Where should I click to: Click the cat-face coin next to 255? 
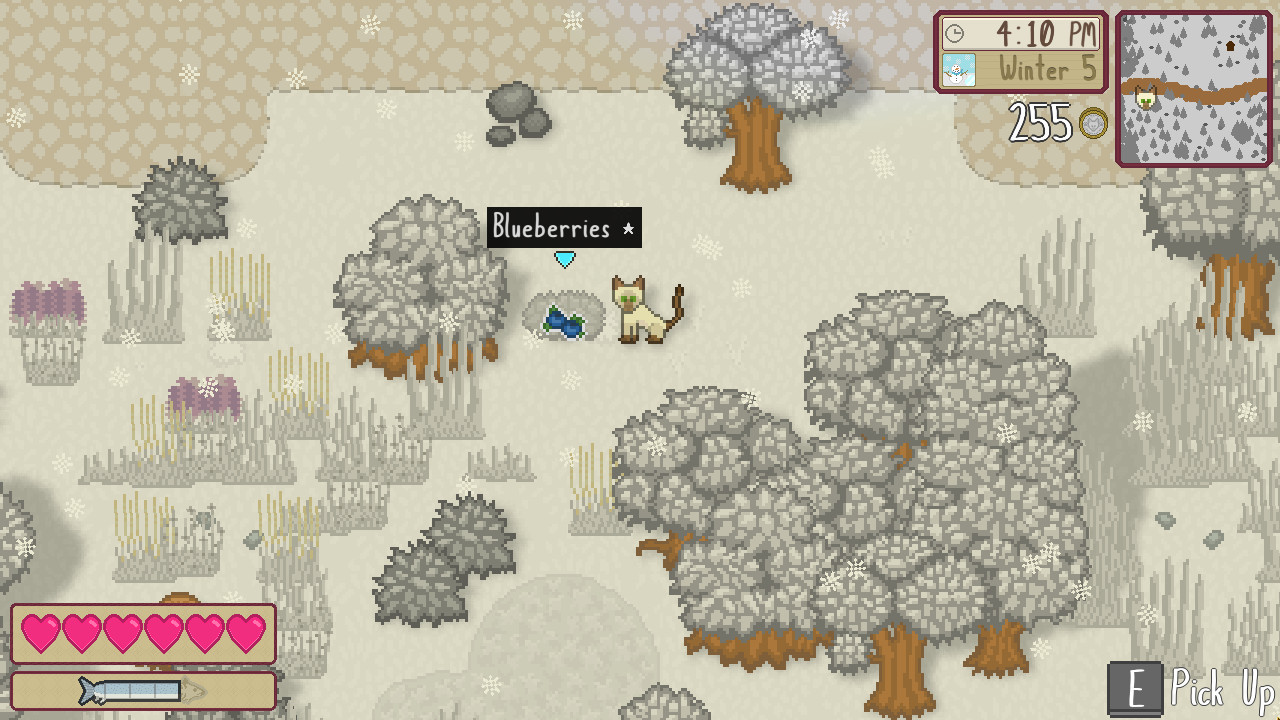tap(1092, 125)
